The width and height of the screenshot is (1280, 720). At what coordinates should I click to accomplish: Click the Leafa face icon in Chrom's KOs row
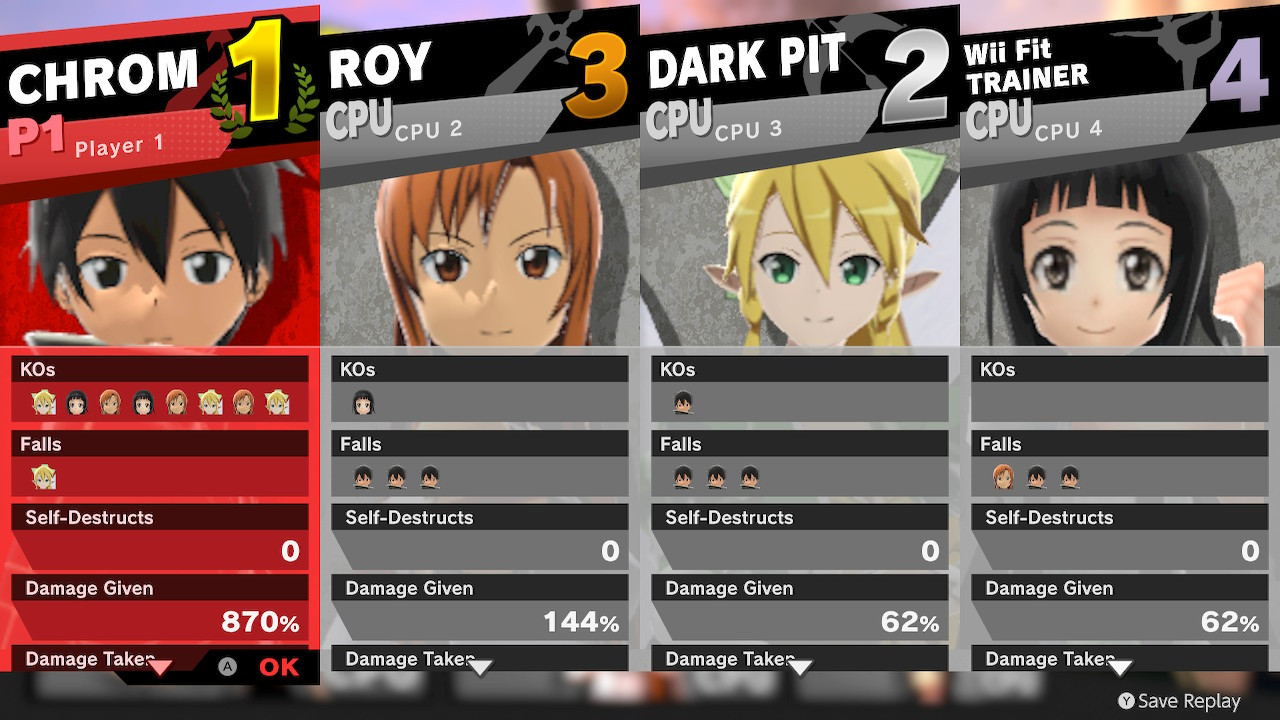point(42,401)
